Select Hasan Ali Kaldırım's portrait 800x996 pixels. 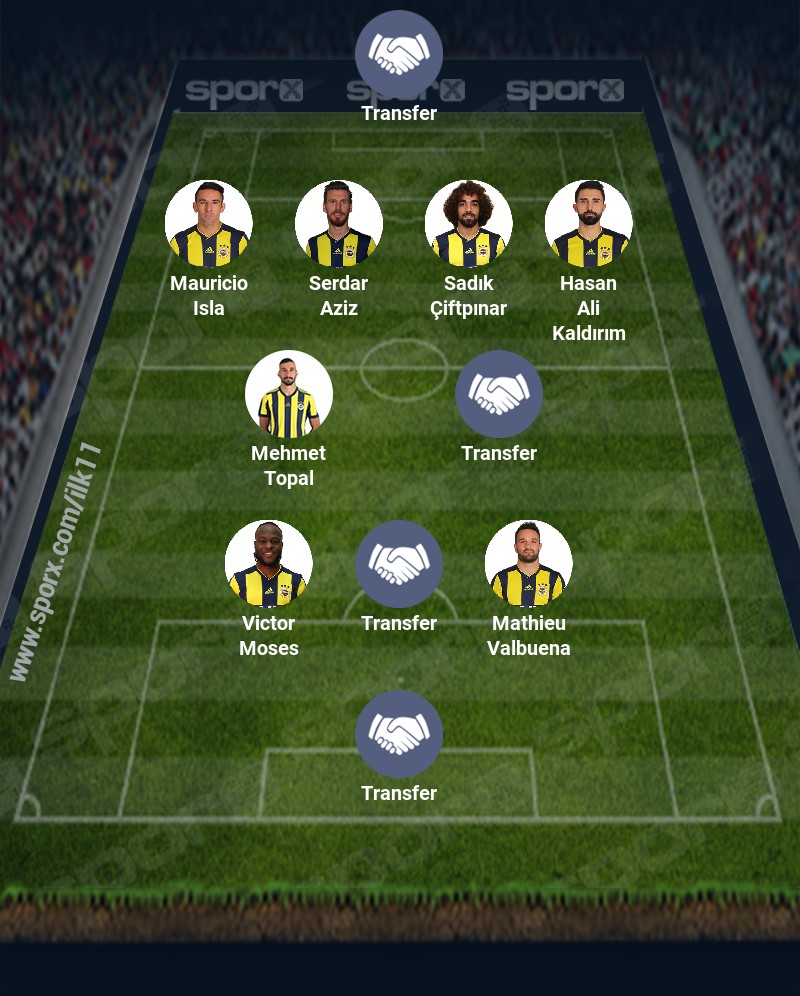click(x=589, y=224)
